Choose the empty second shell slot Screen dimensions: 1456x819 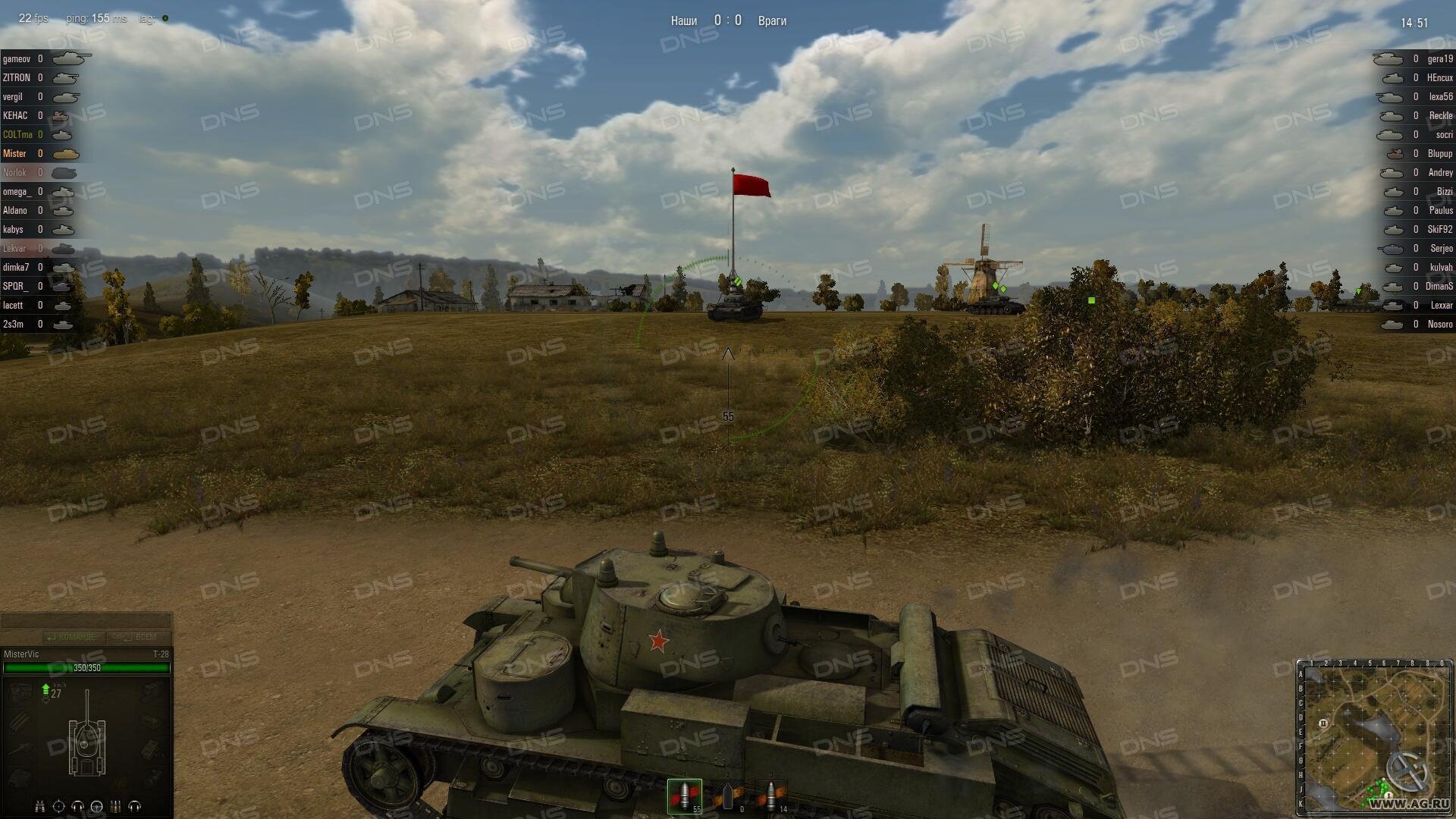point(728,795)
